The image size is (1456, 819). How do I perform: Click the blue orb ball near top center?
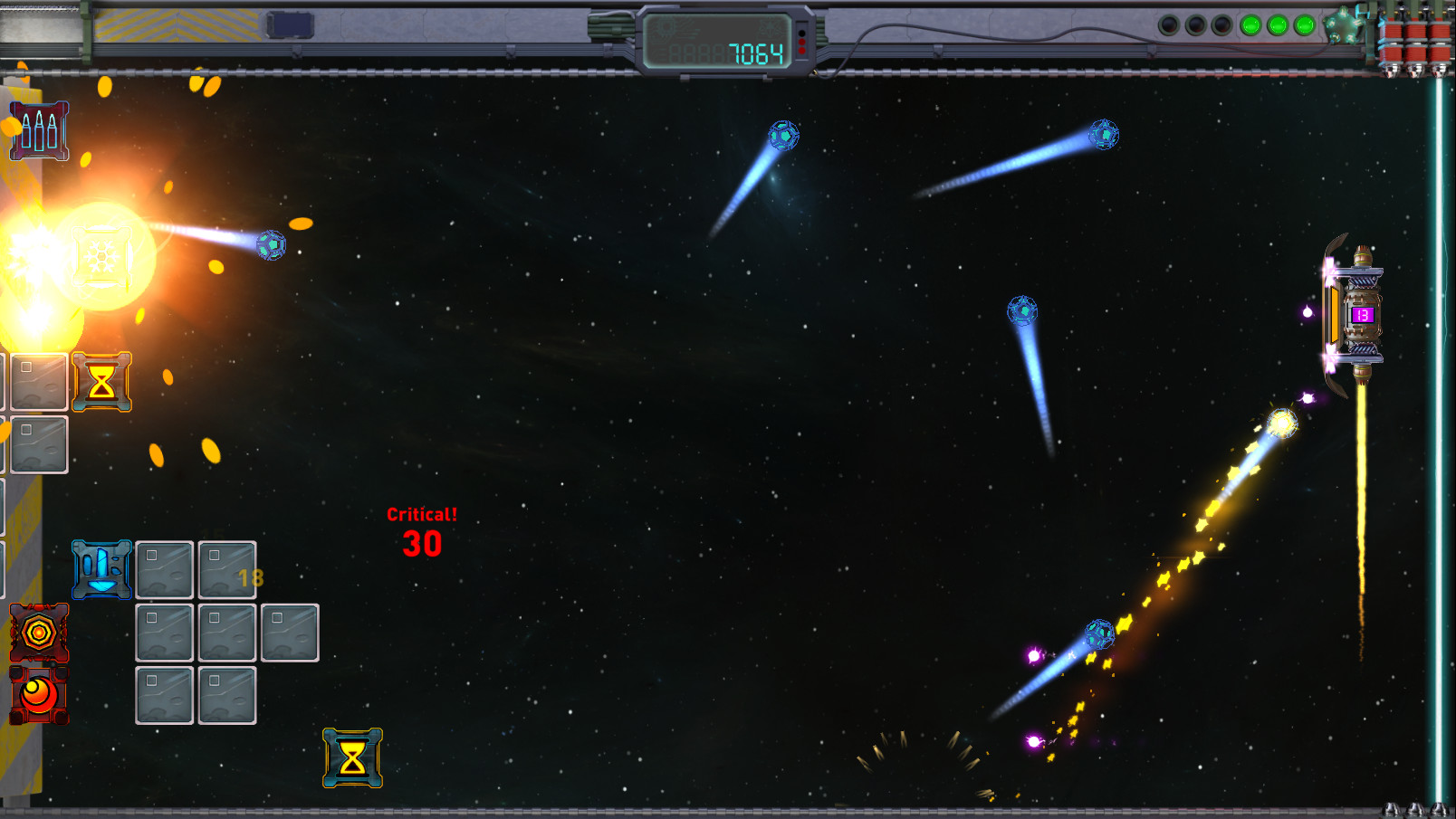[x=782, y=134]
